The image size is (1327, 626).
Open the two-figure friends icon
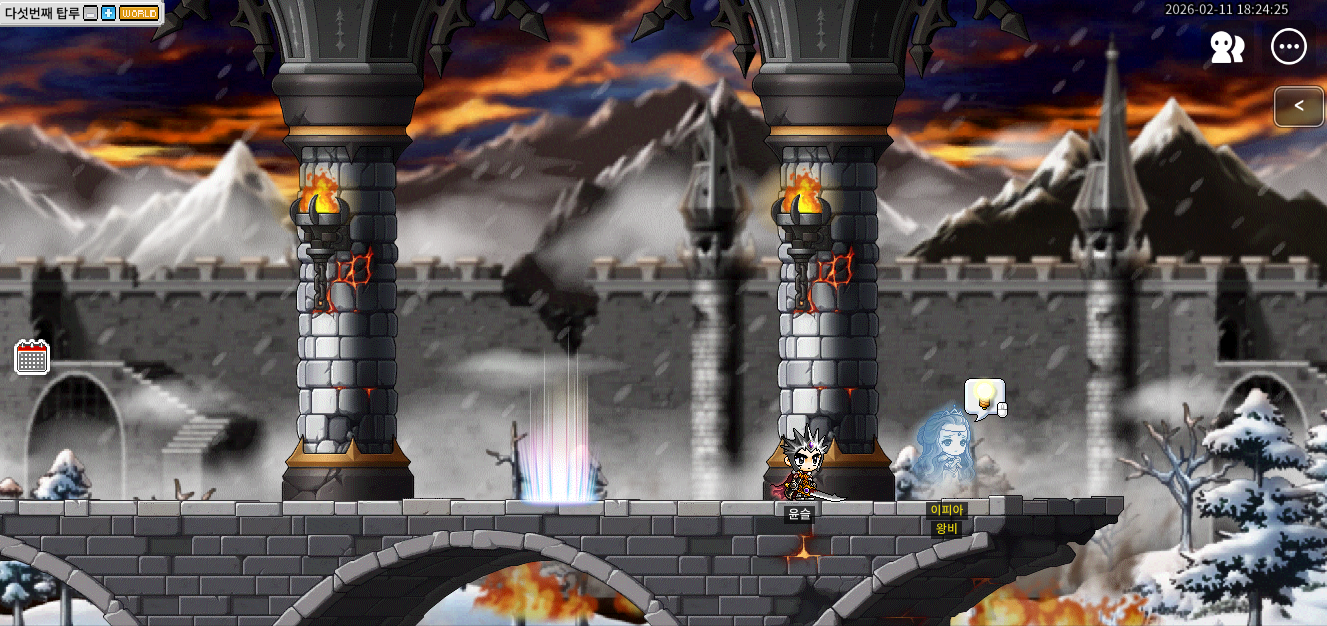click(x=1227, y=47)
